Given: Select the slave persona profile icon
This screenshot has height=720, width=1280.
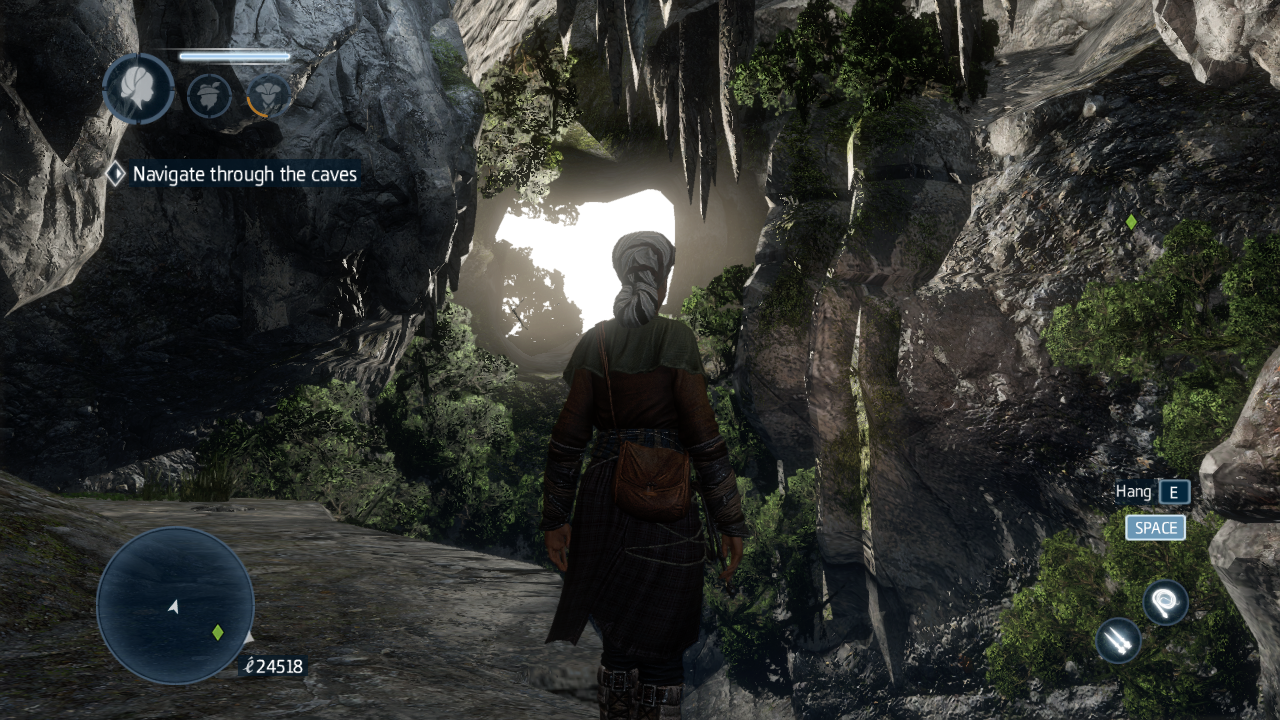Looking at the screenshot, I should [138, 89].
